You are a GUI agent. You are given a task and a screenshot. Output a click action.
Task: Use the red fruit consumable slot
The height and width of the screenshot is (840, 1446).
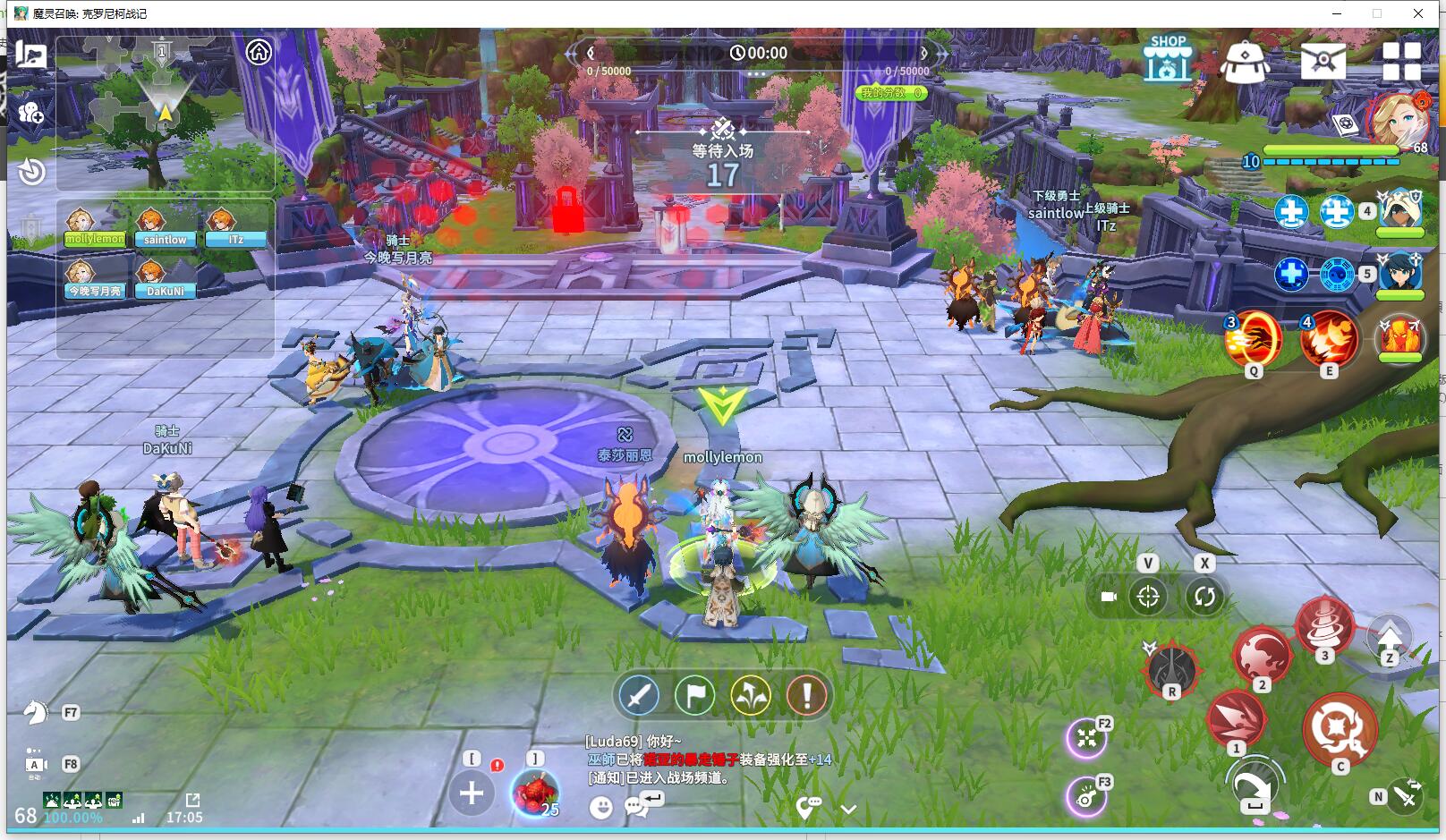tap(534, 793)
